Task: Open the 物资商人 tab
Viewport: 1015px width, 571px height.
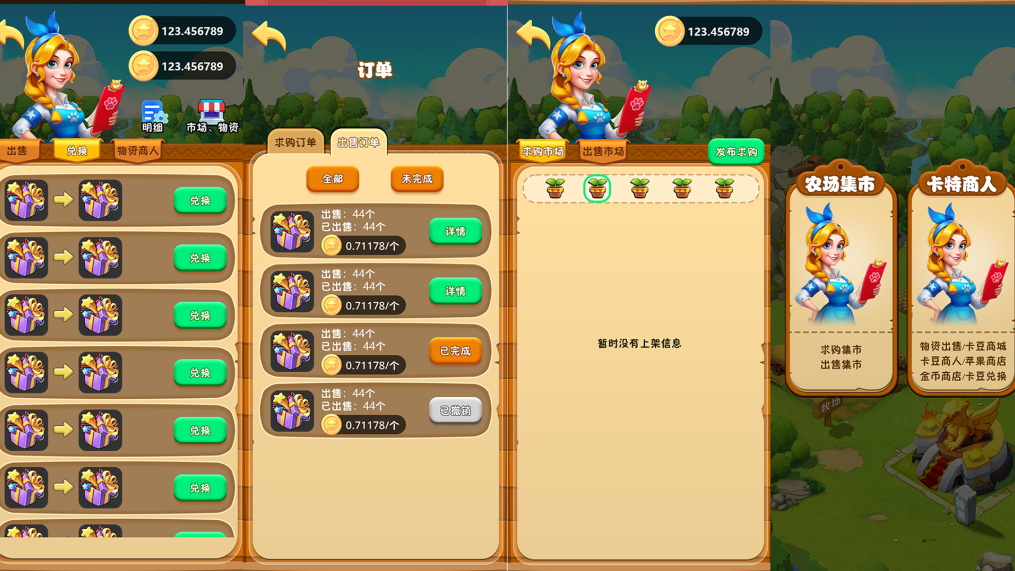Action: (137, 151)
